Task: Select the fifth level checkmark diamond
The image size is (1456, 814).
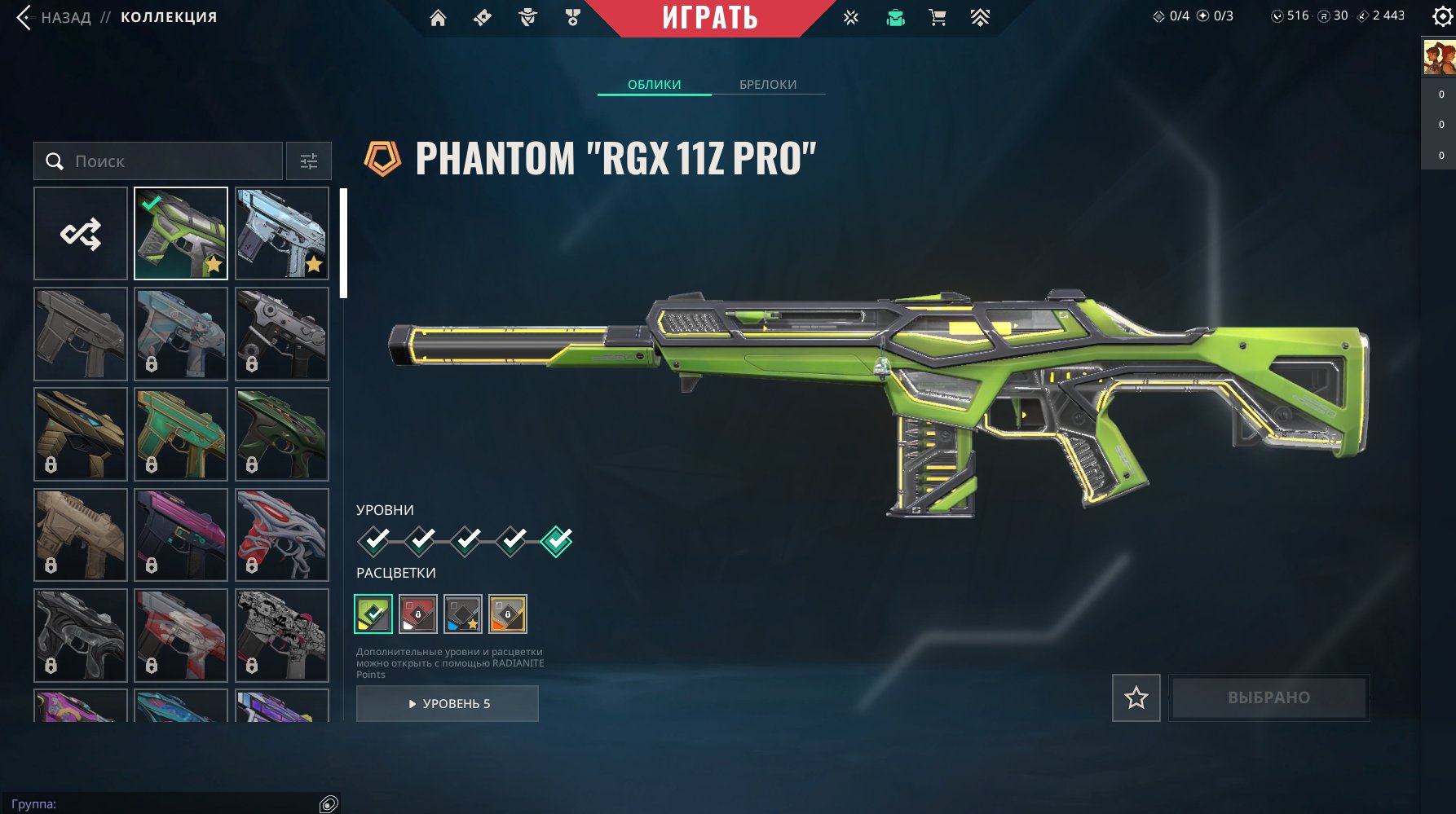Action: [557, 540]
